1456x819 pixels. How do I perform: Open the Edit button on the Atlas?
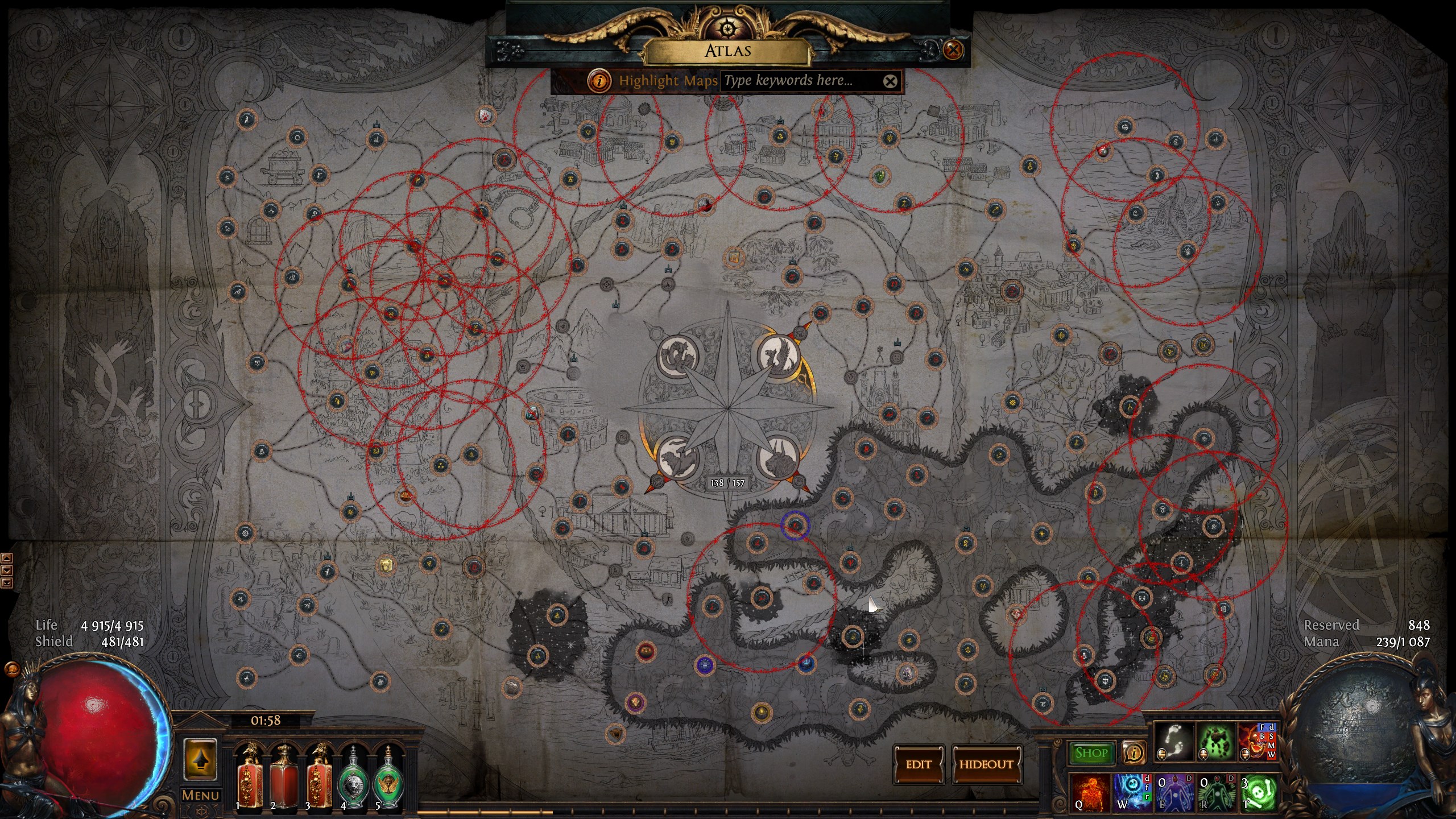pyautogui.click(x=918, y=764)
